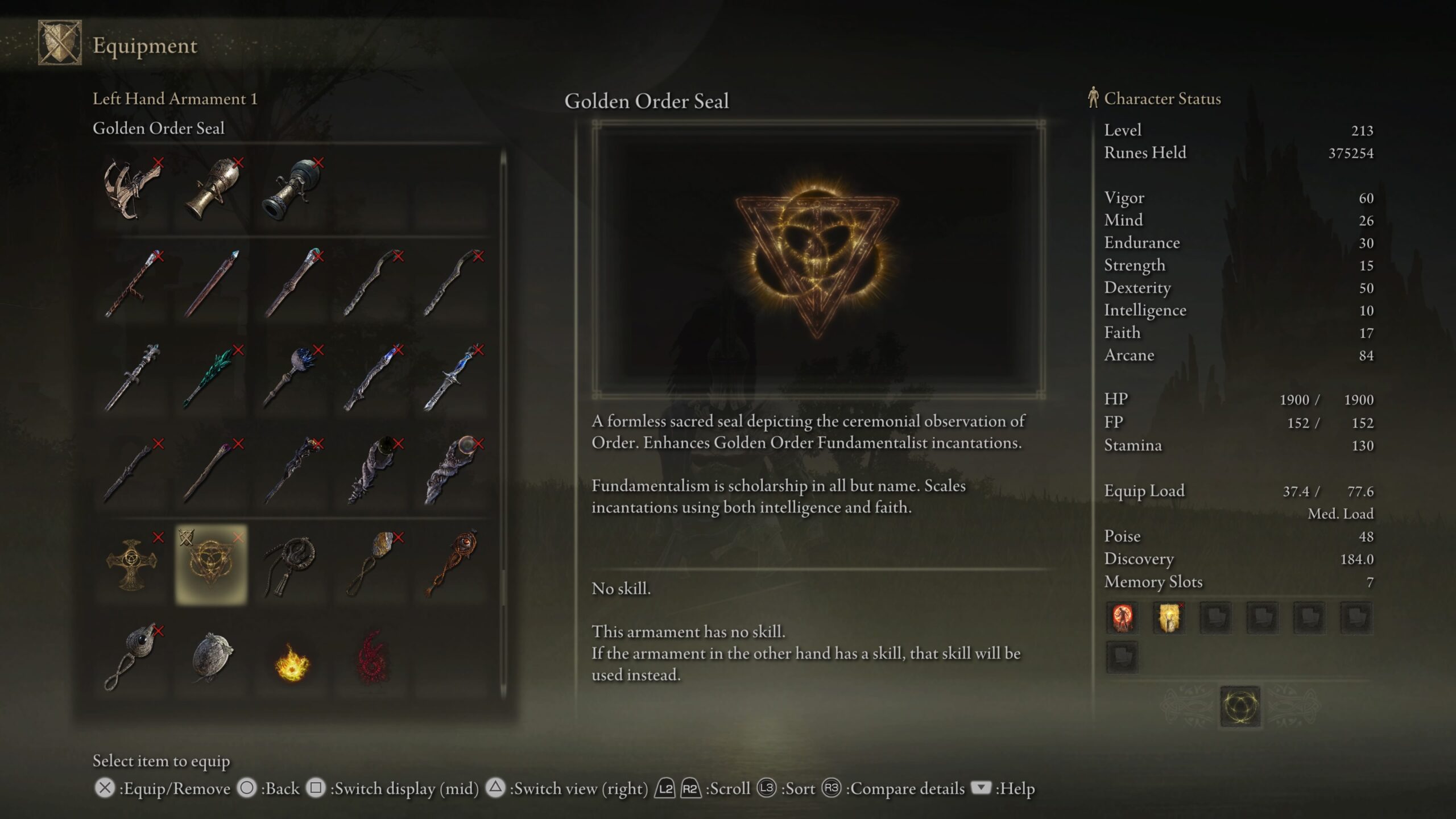Select the staff with blue spiked orb

pyautogui.click(x=291, y=377)
